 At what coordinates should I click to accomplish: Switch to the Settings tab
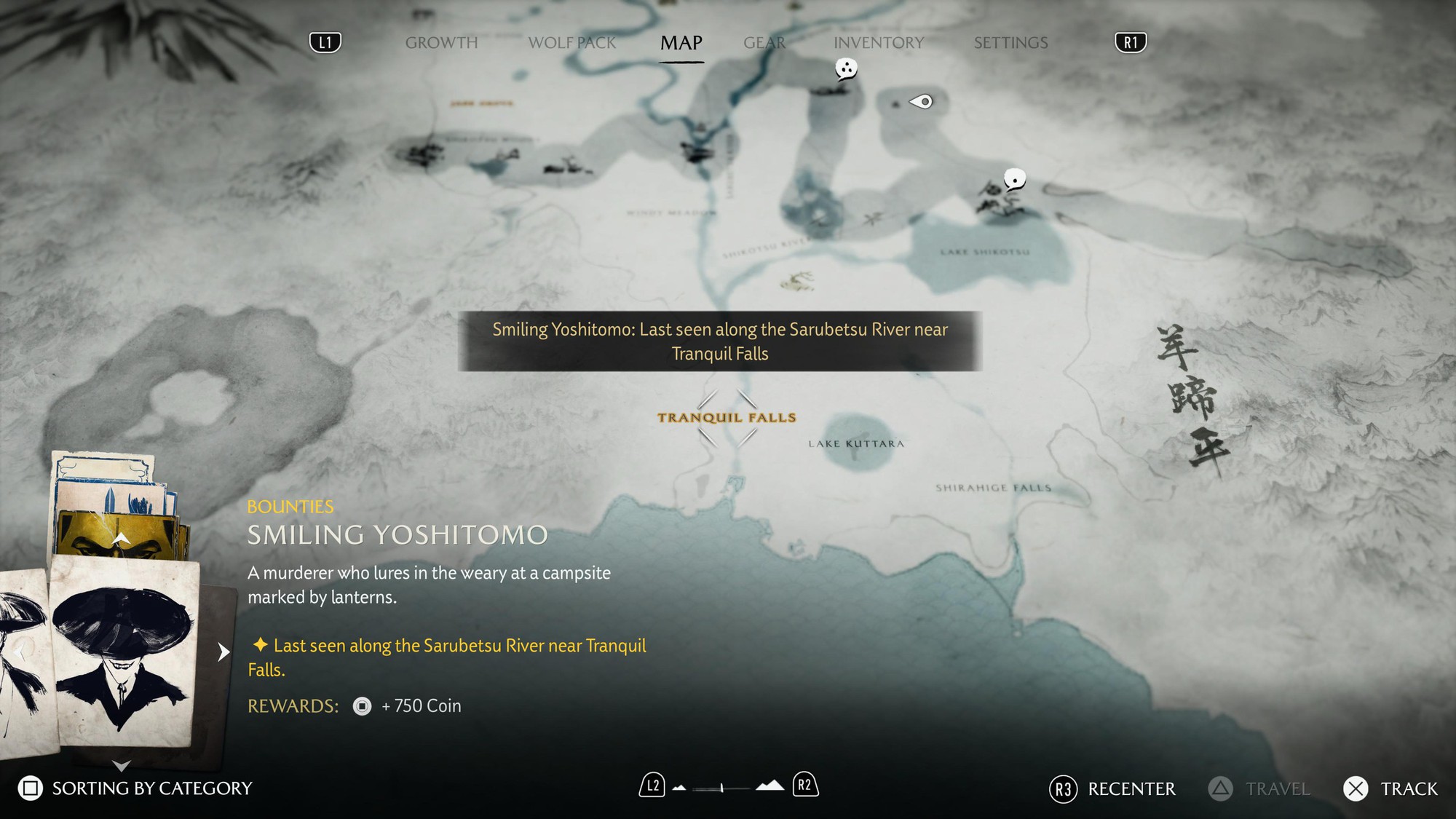click(1010, 43)
